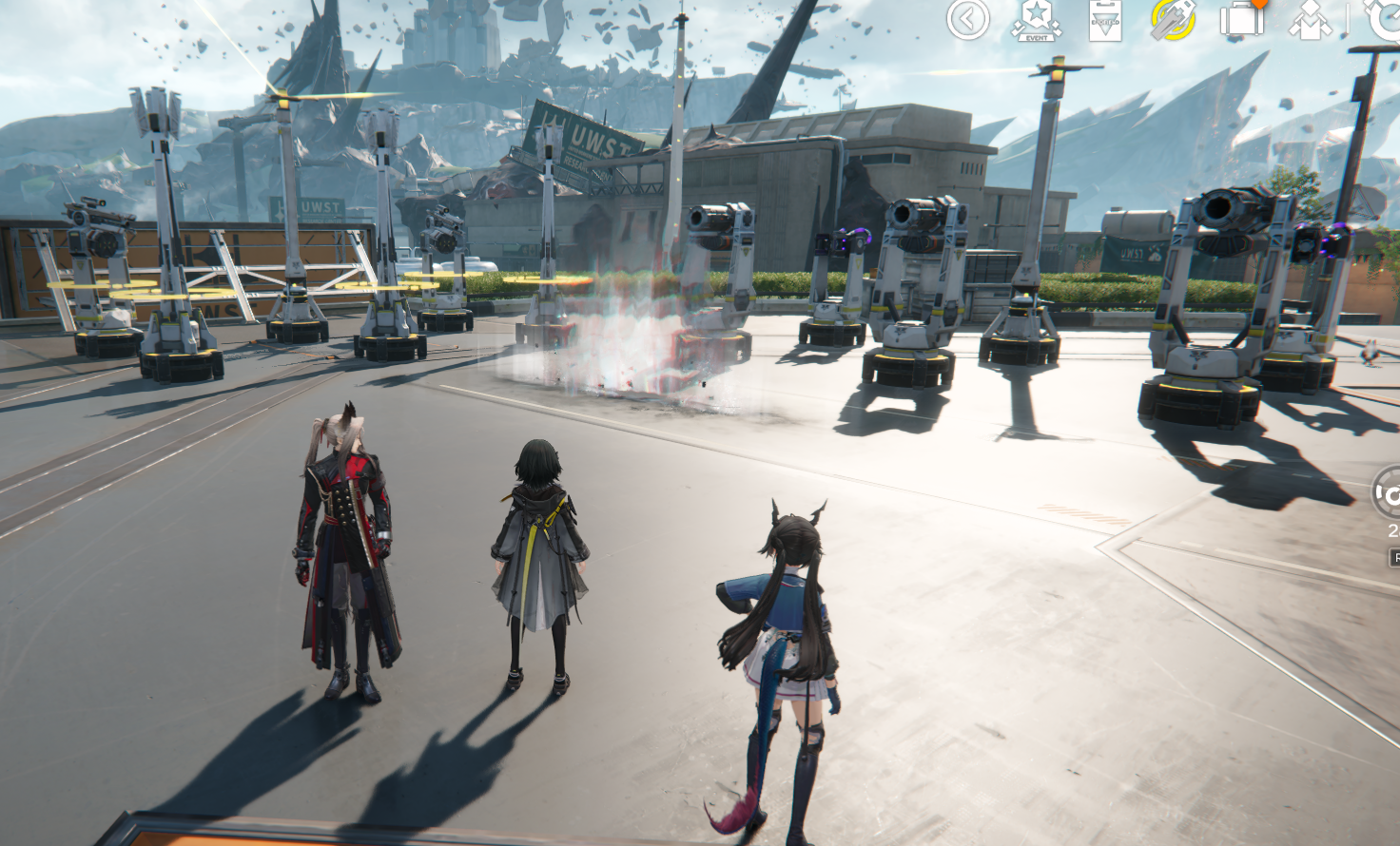1400x846 pixels.
Task: Open the diamond-shaped operator icon
Action: (1310, 20)
